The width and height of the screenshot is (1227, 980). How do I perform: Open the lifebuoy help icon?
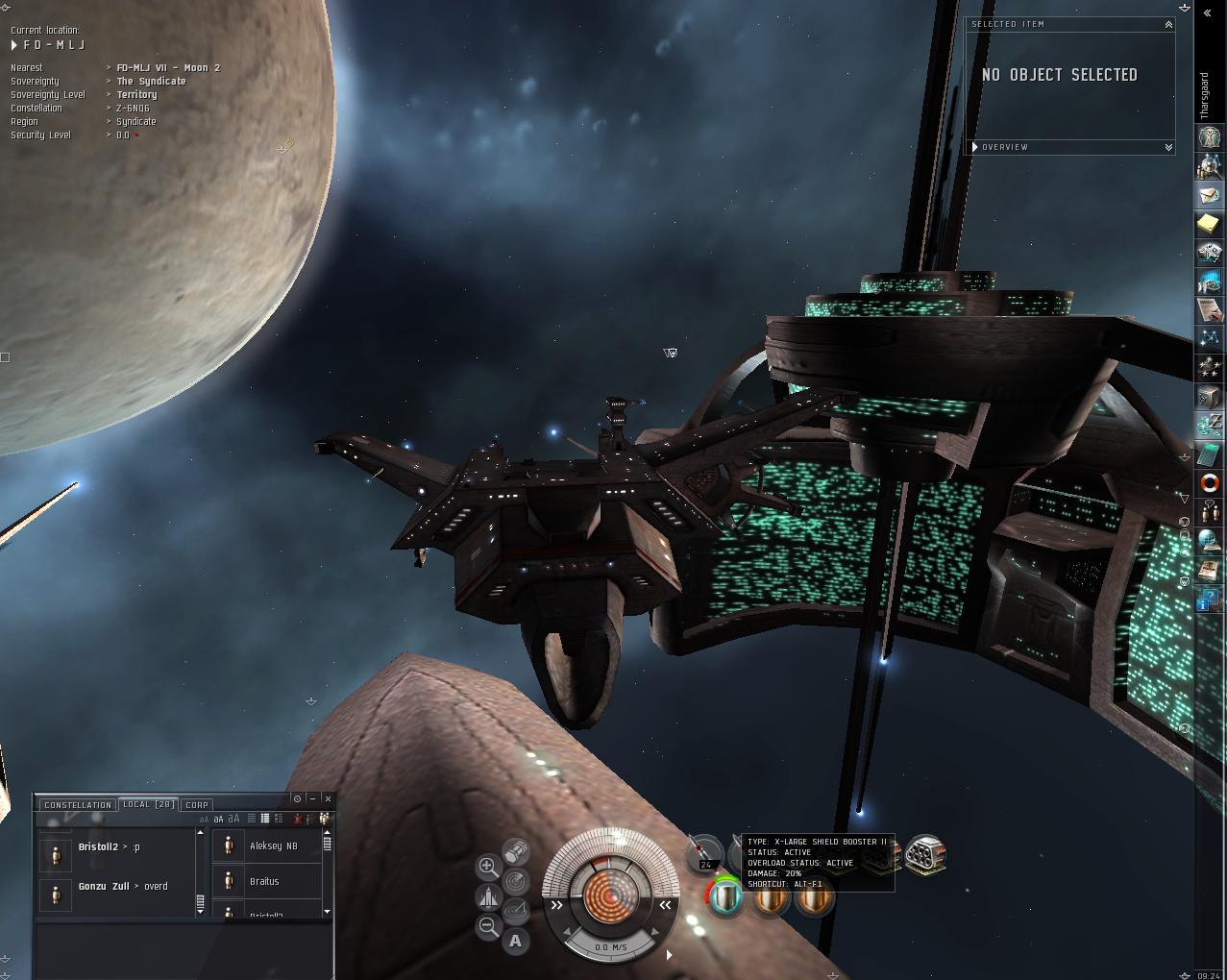1209,483
